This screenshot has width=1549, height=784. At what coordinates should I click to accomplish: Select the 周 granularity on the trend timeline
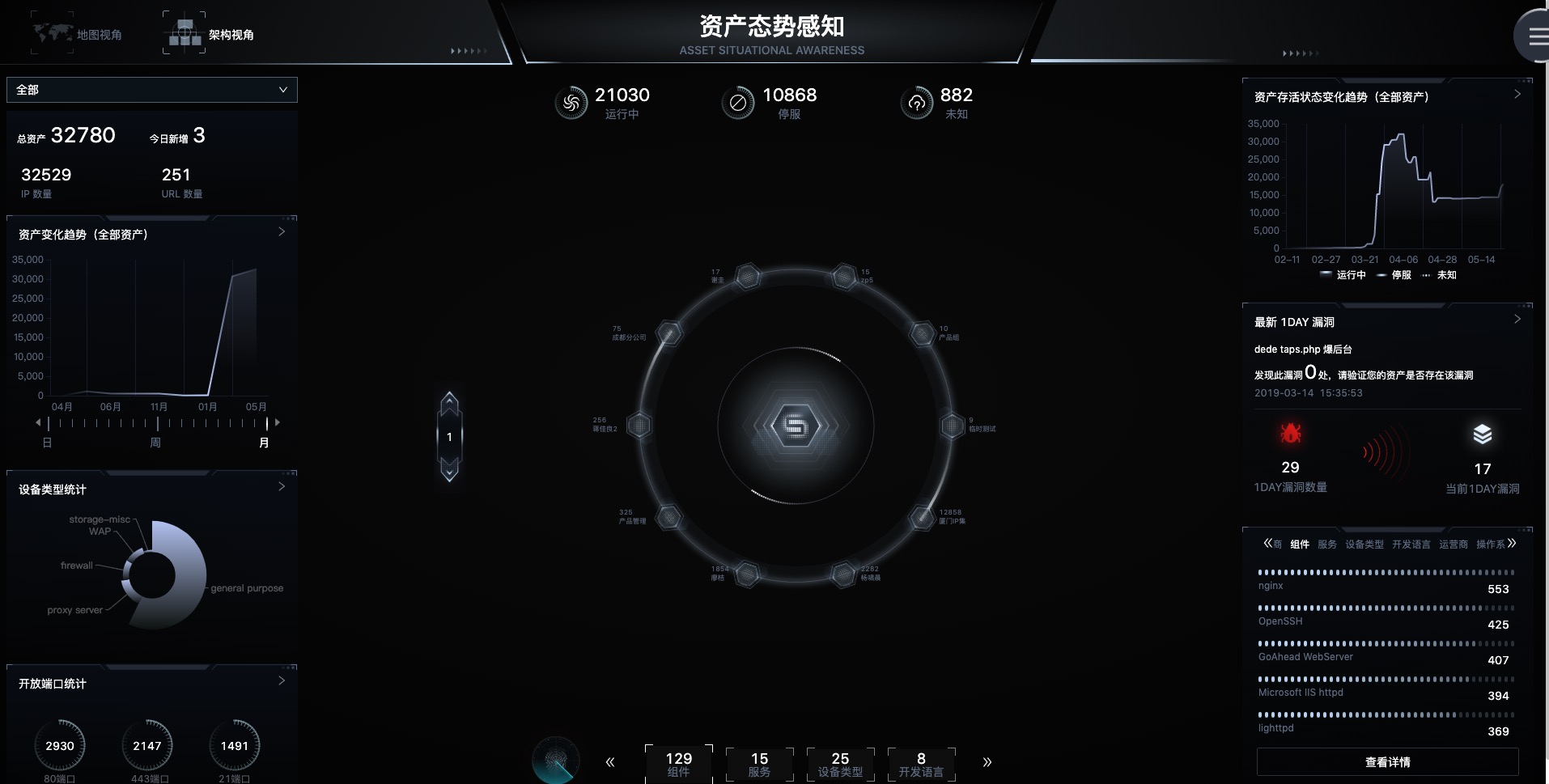click(x=155, y=443)
